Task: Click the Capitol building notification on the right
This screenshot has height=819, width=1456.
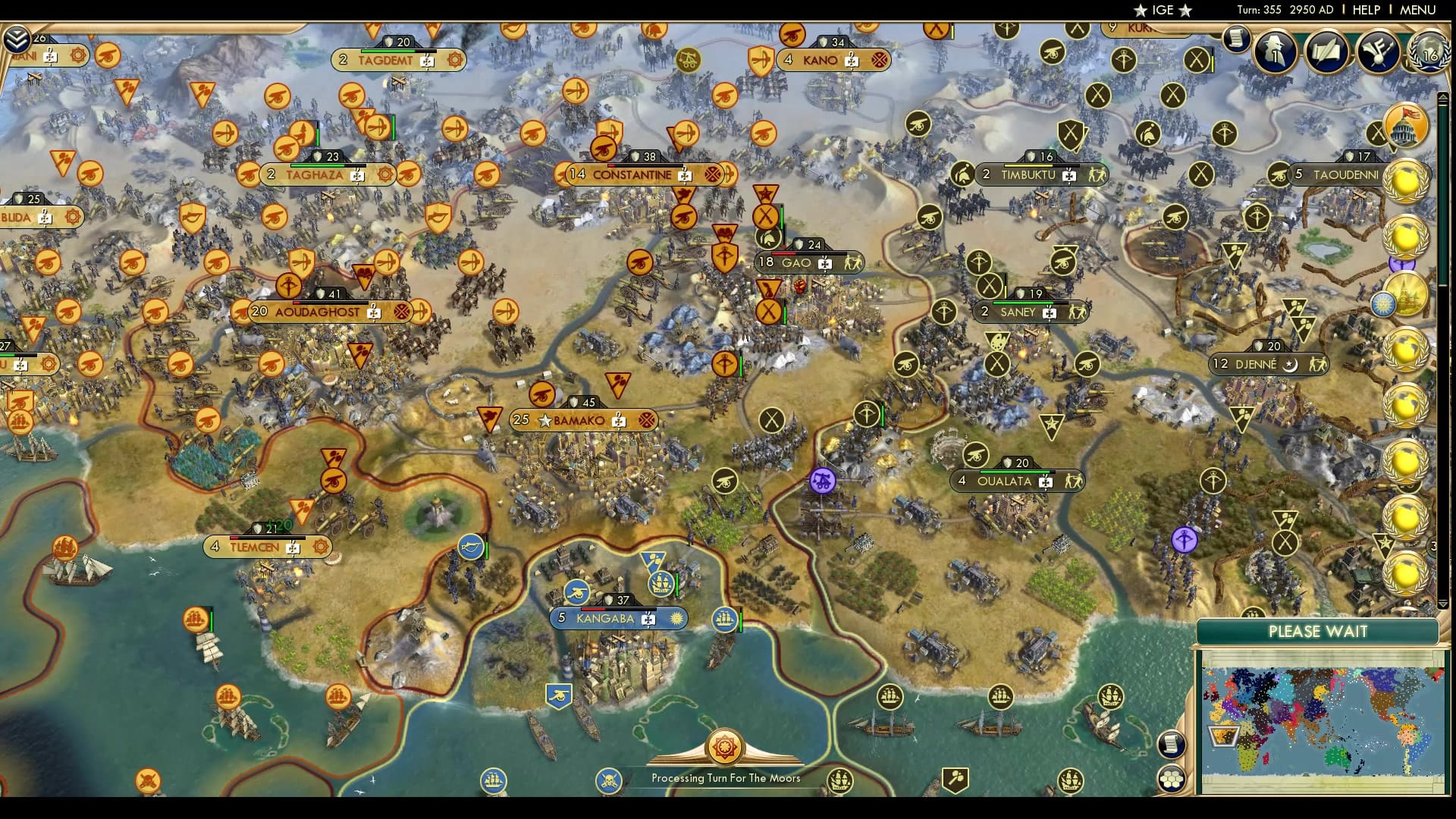Action: [x=1404, y=127]
